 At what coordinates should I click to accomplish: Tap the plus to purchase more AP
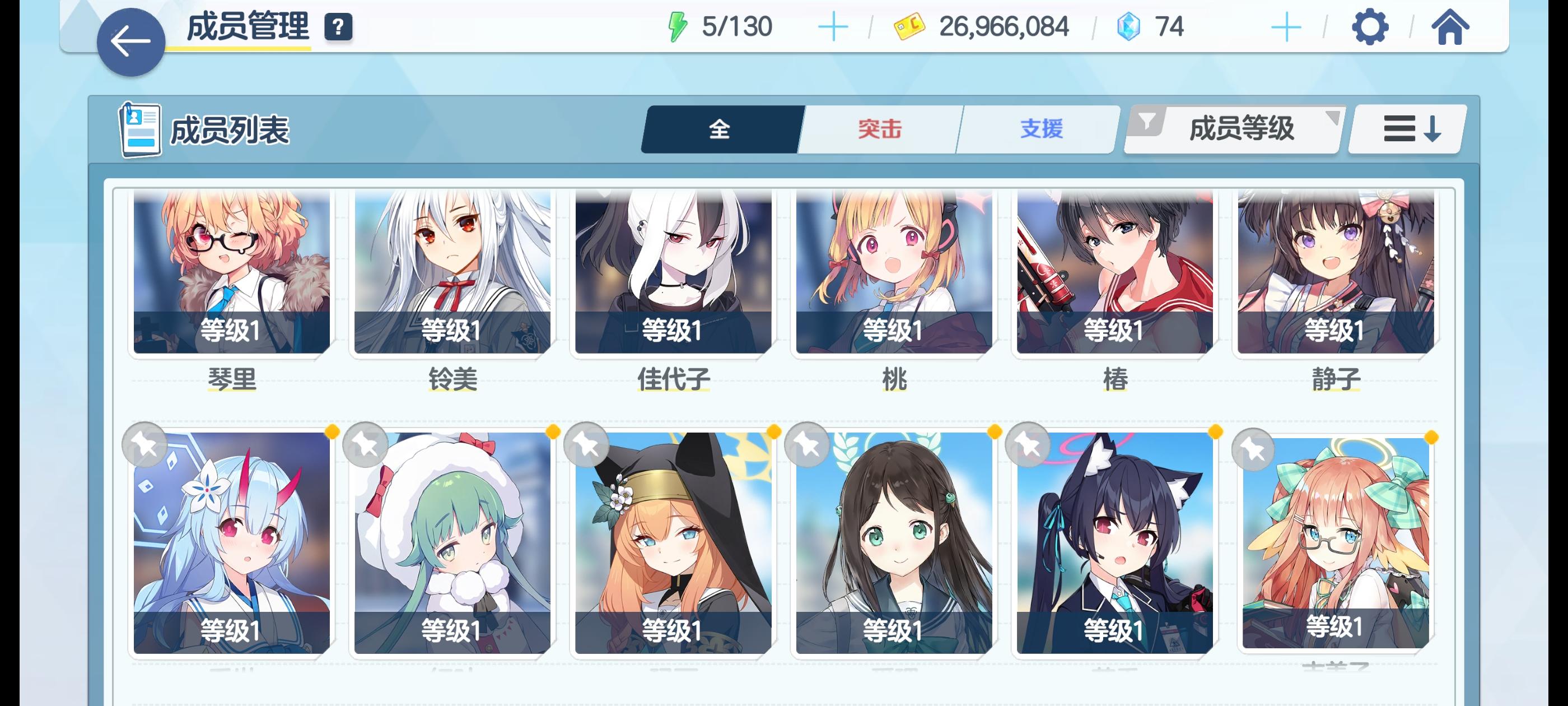coord(835,26)
